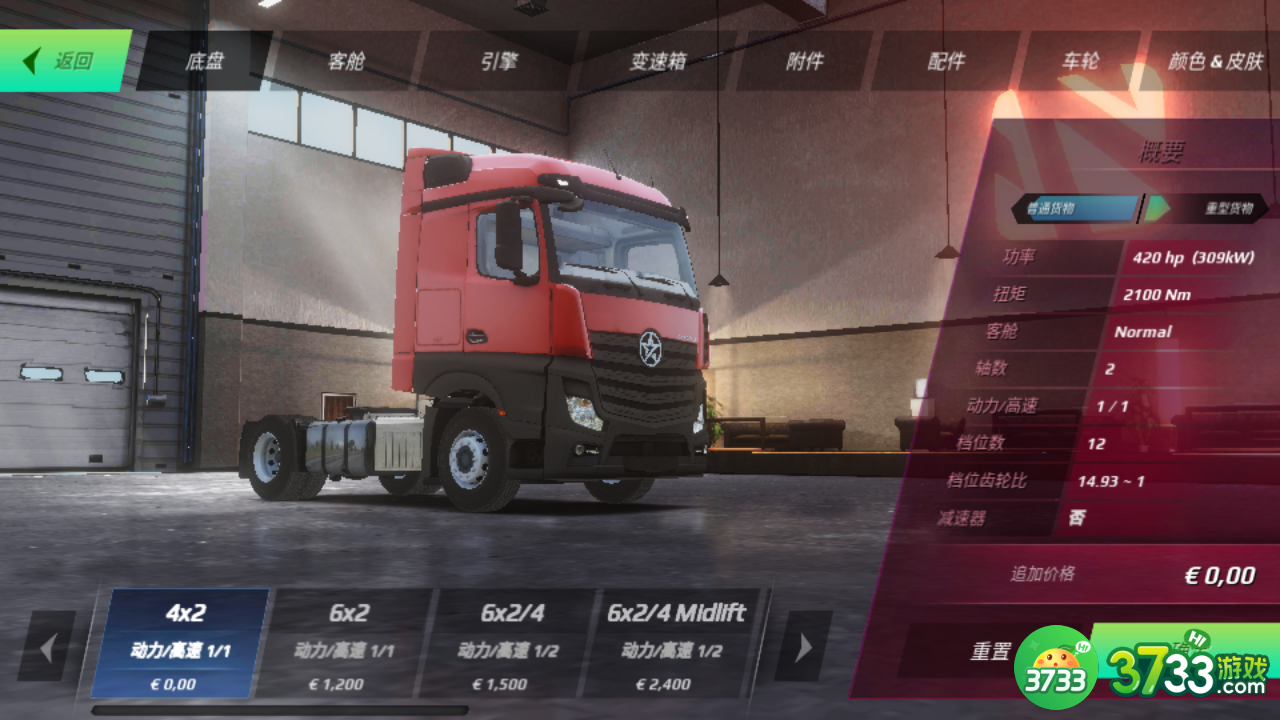Viewport: 1280px width, 720px height.
Task: Click the chassis list horizontal scrollbar
Action: point(280,710)
